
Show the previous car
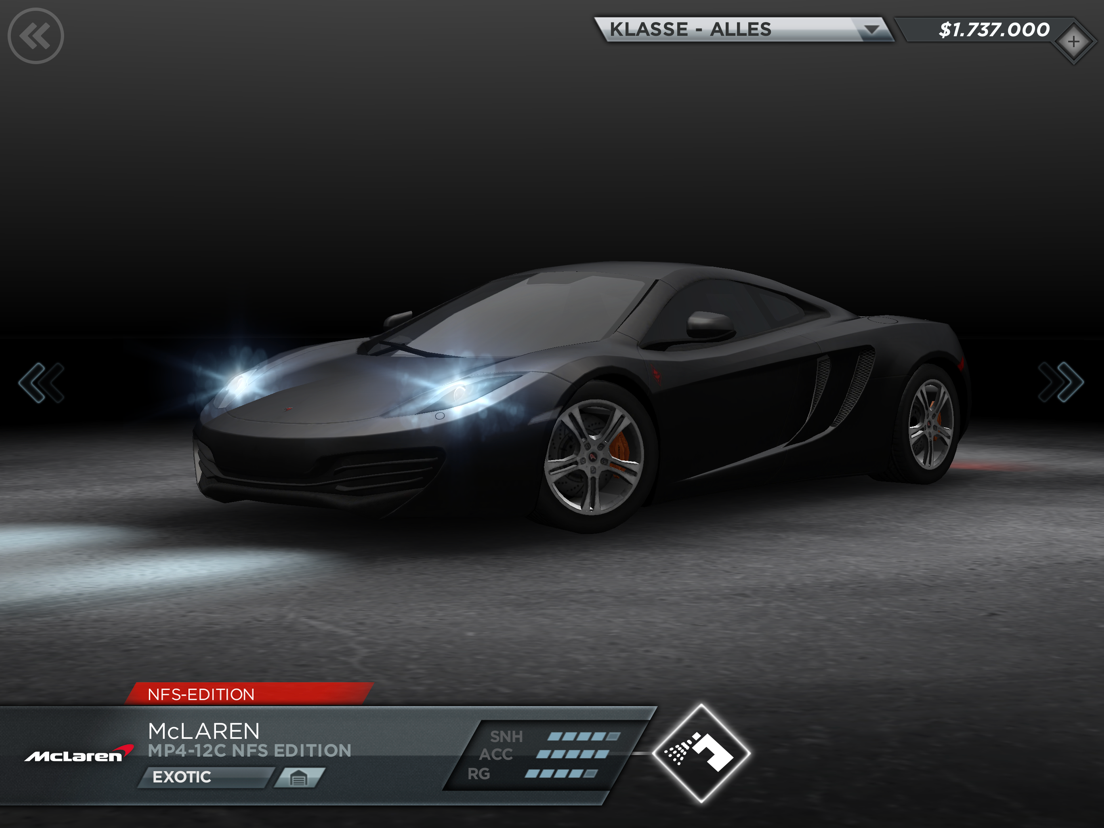click(x=41, y=383)
